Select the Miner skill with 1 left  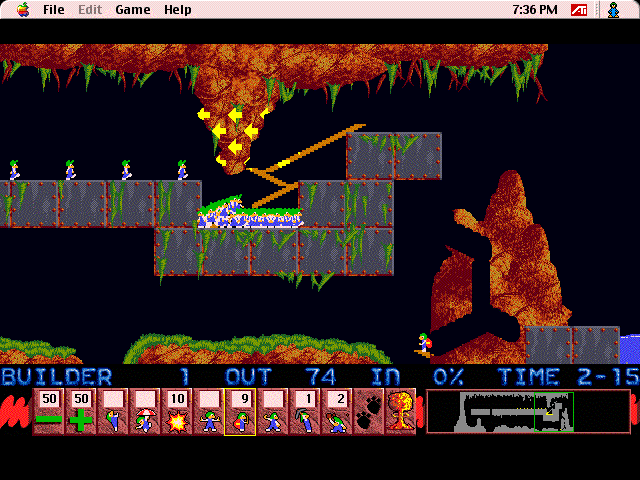[304, 412]
